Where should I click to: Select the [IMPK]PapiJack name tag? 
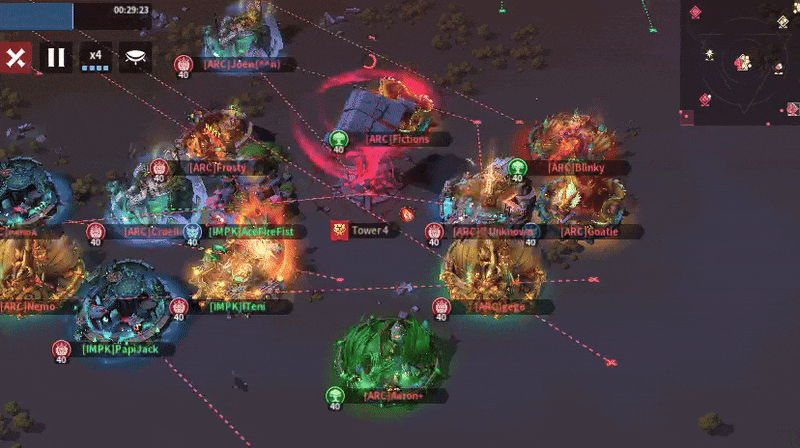114,349
